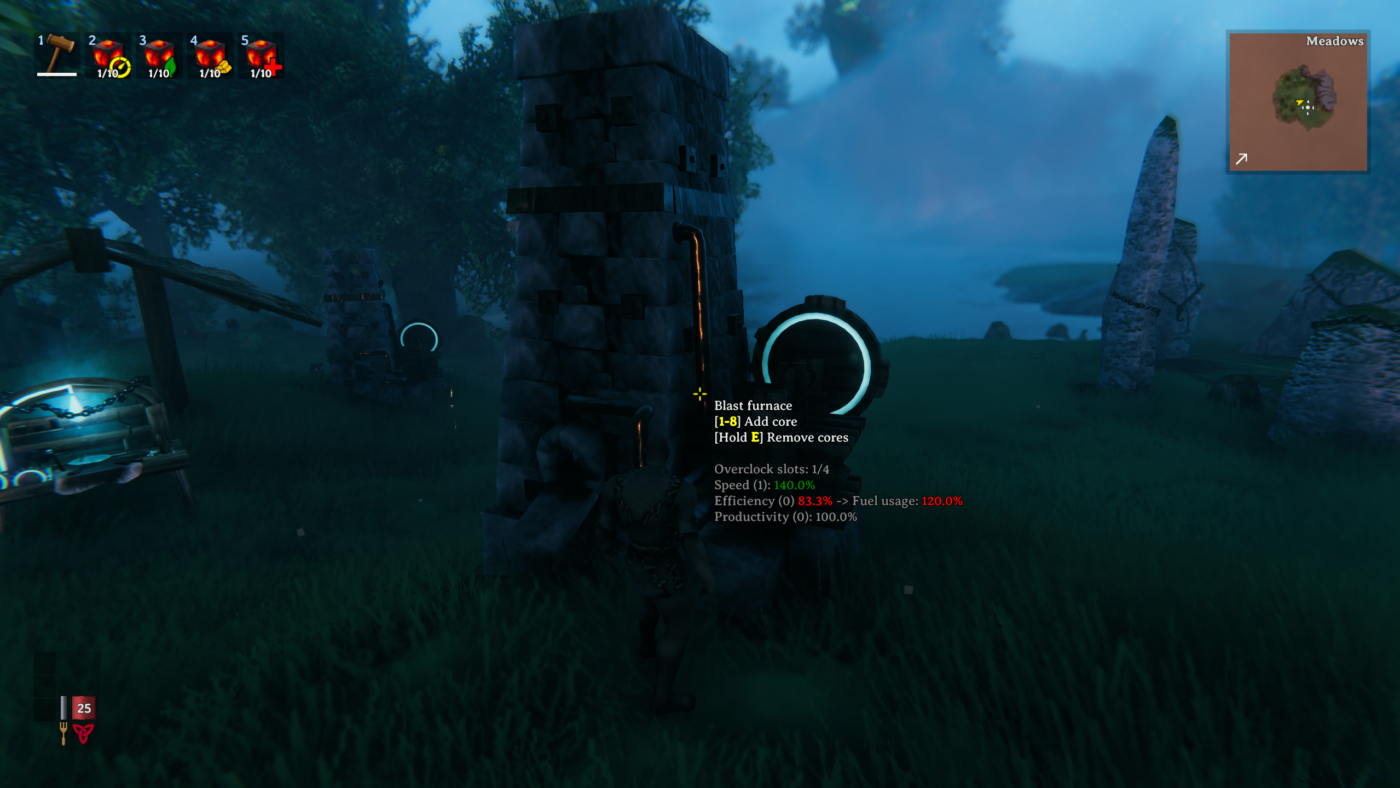This screenshot has height=788, width=1400.
Task: Select the productivity overclock core in slot 4
Action: (211, 55)
